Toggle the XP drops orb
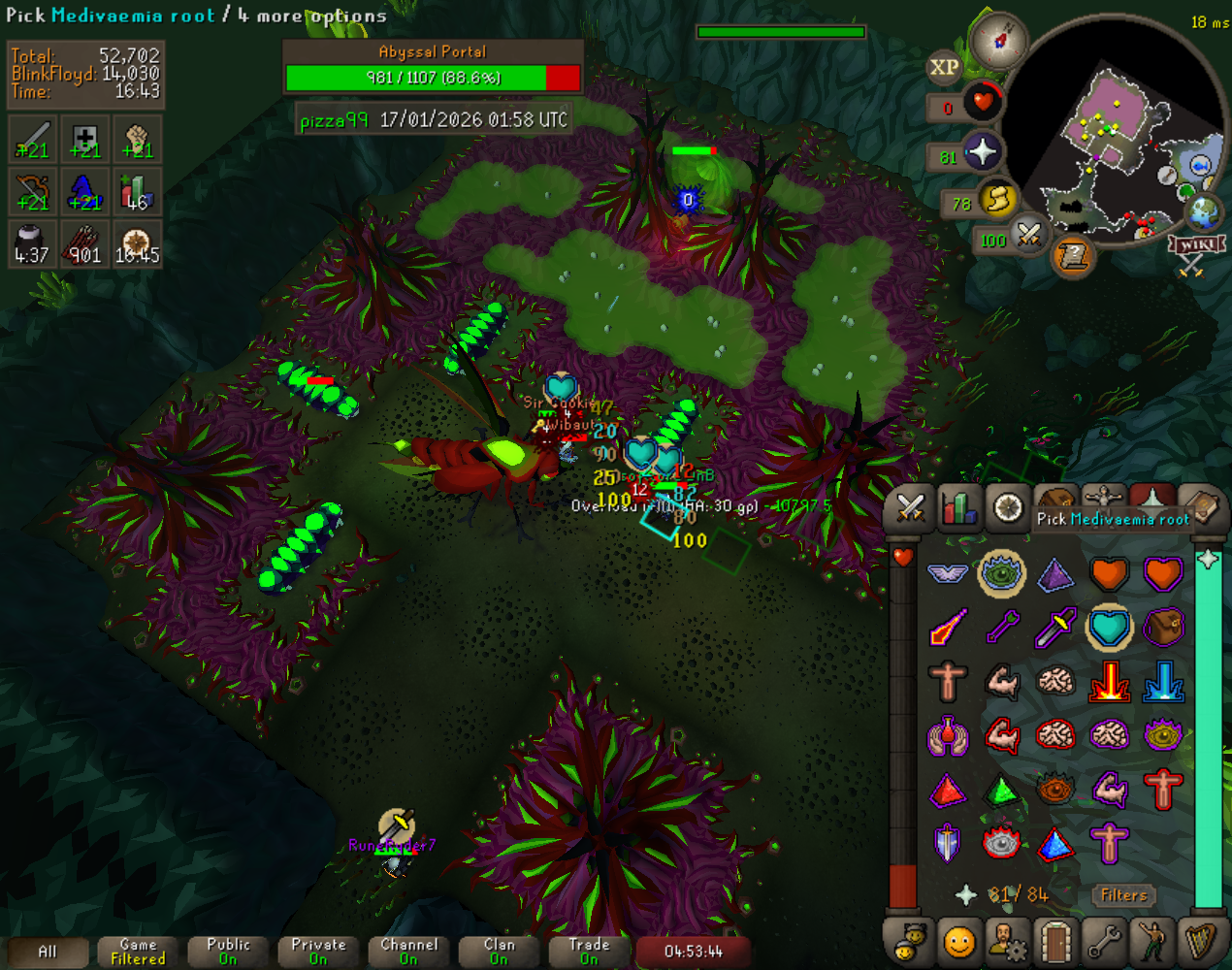 coord(944,67)
